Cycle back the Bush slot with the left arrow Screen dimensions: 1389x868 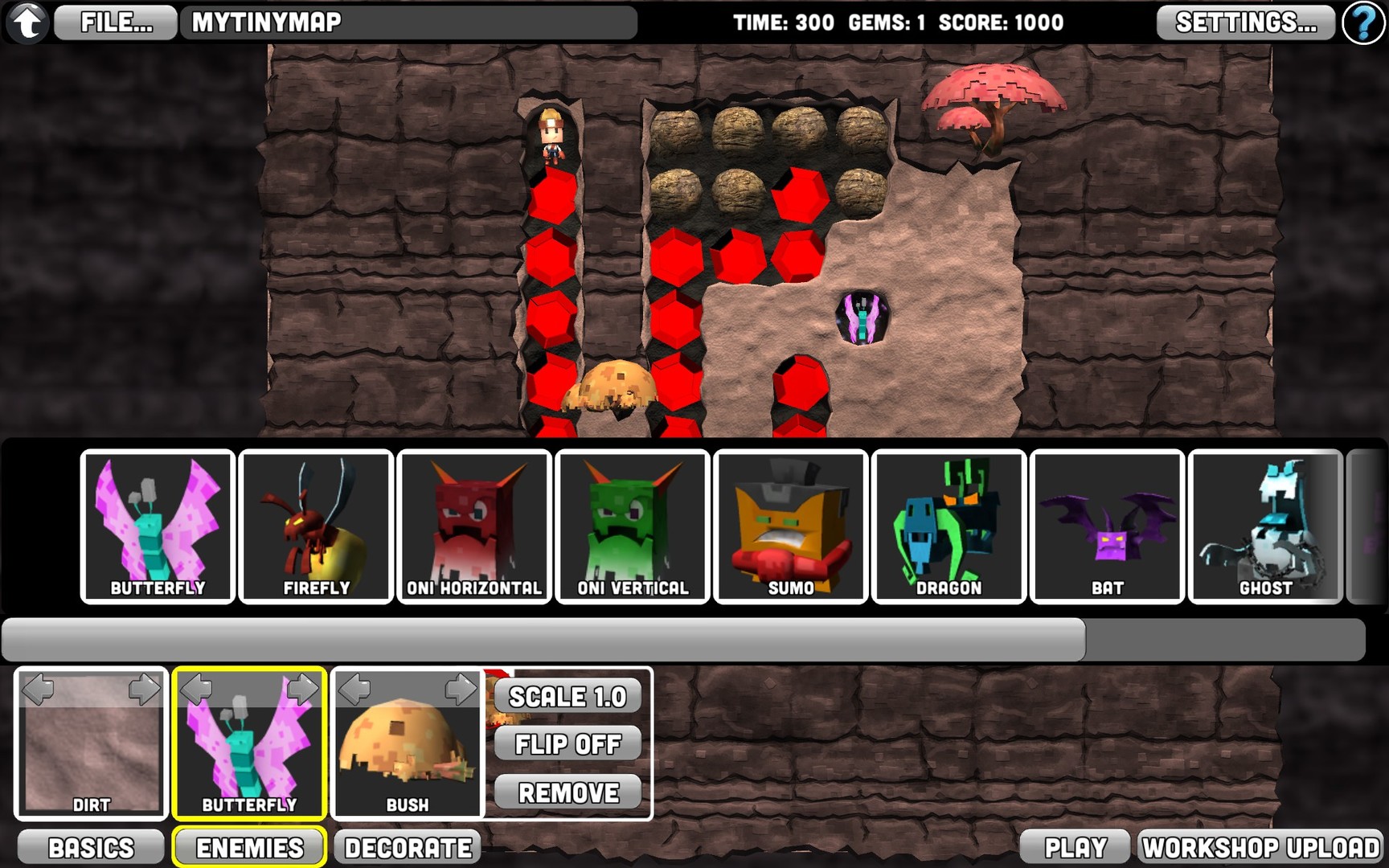pyautogui.click(x=354, y=689)
